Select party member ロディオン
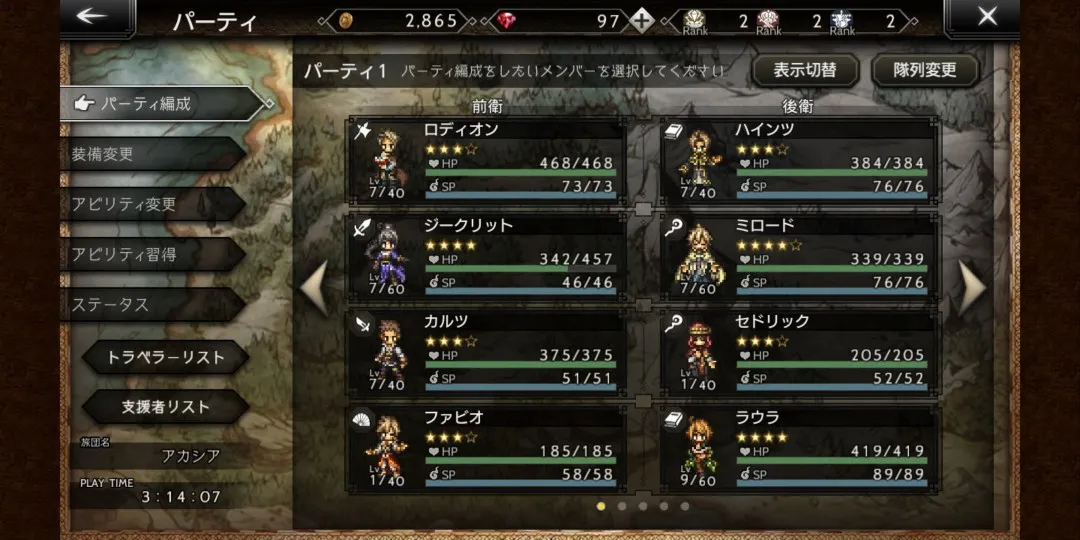This screenshot has width=1080, height=540. coord(487,160)
